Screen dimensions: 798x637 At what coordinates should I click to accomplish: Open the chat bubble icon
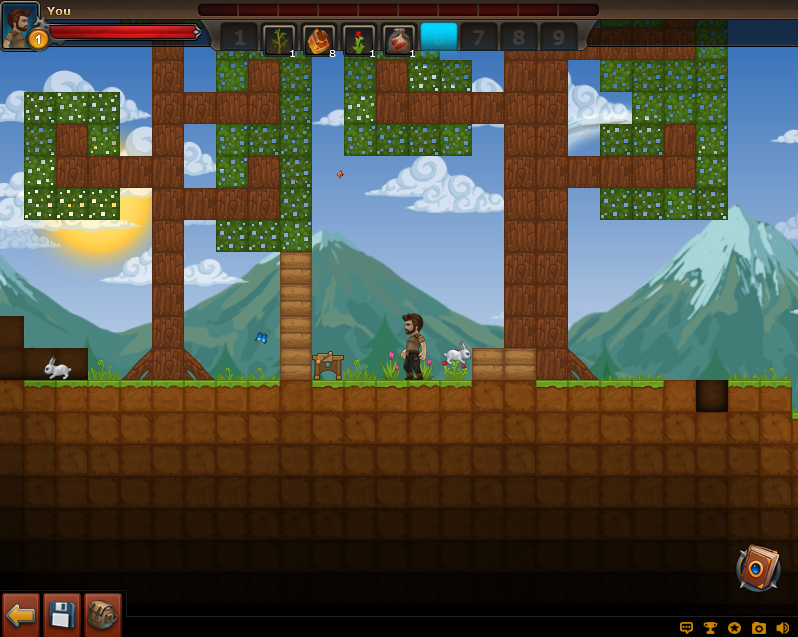tap(687, 628)
